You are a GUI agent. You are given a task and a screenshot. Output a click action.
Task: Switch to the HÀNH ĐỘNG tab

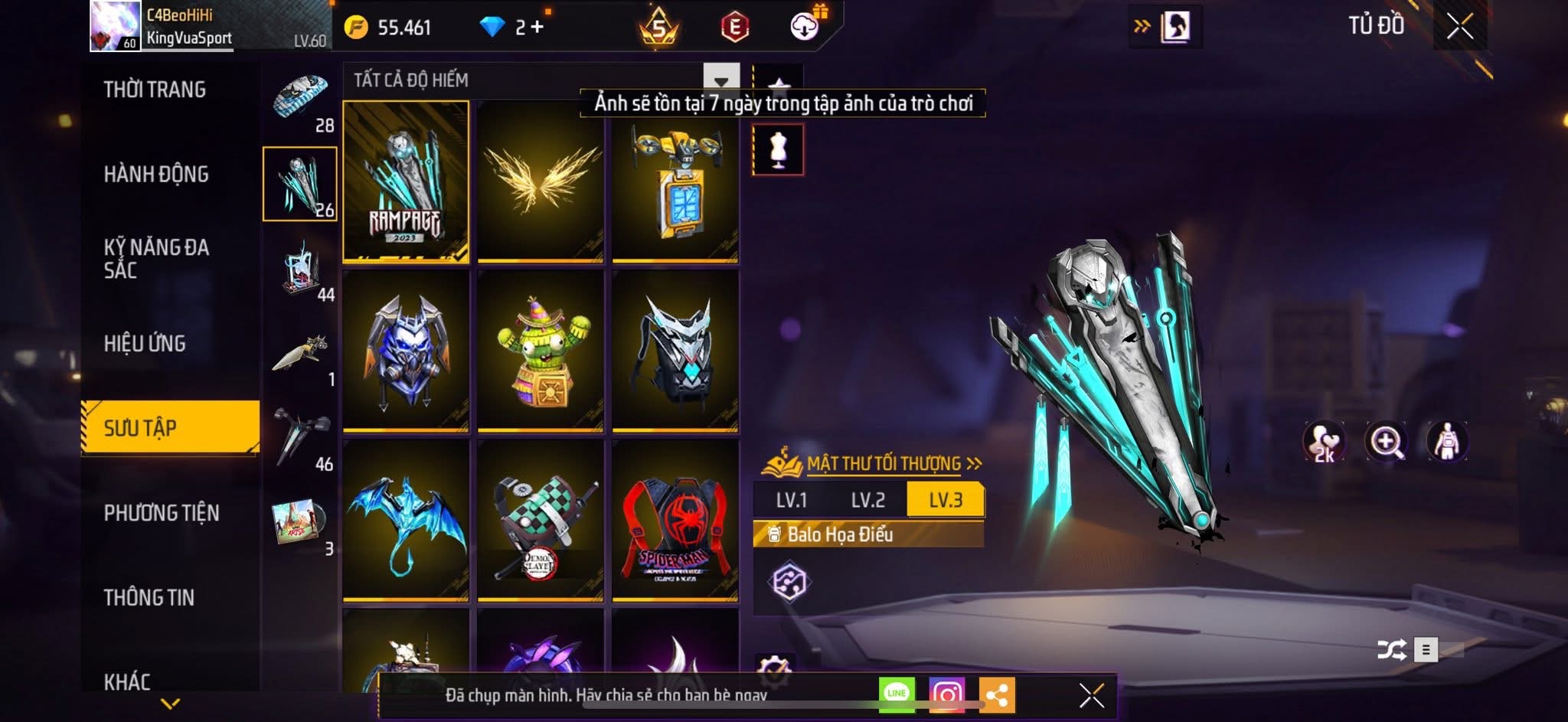pyautogui.click(x=156, y=175)
